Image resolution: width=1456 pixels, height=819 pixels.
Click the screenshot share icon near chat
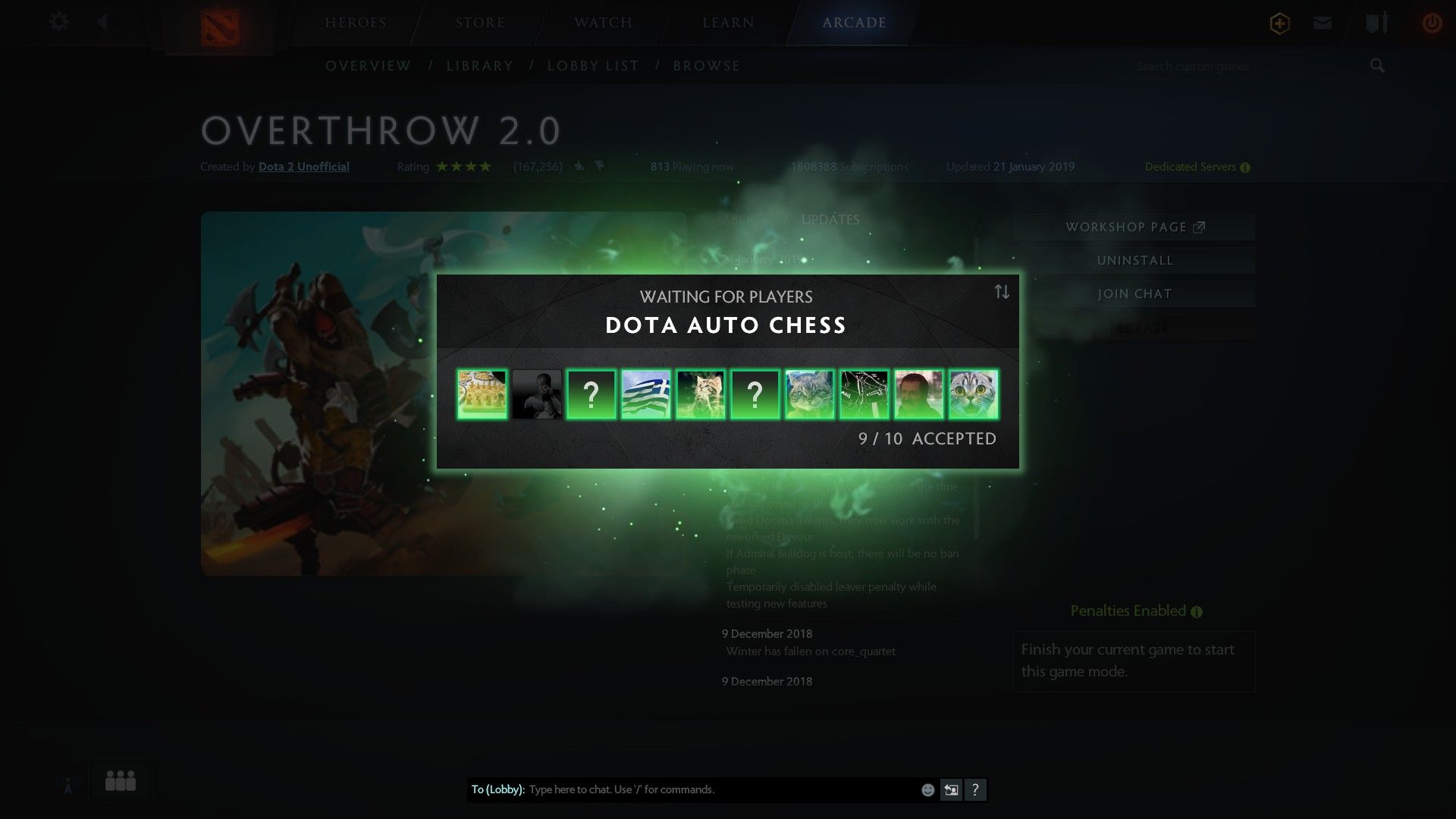pyautogui.click(x=951, y=789)
